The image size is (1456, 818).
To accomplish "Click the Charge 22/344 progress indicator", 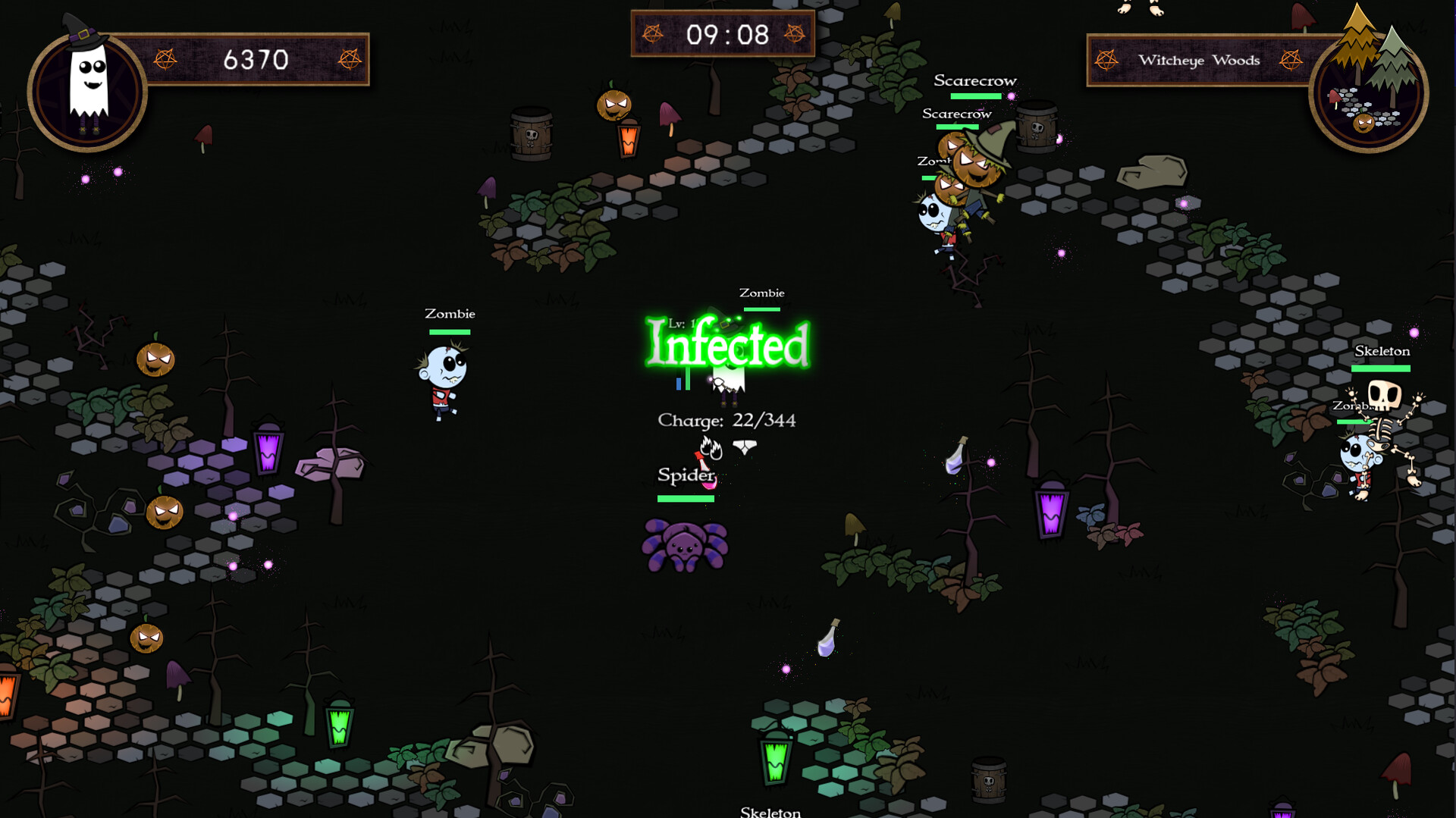I will (x=726, y=420).
